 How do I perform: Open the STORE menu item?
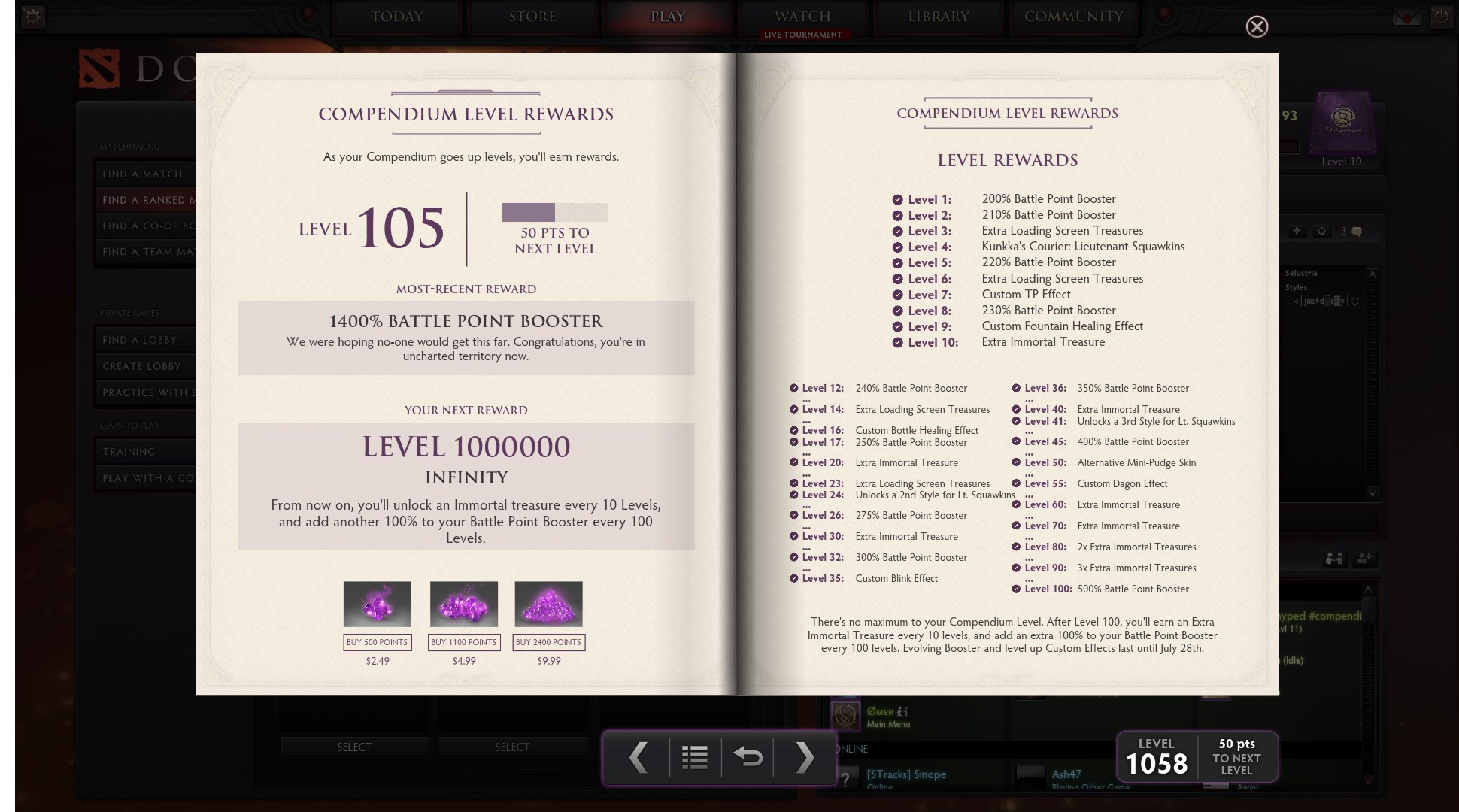pos(532,17)
